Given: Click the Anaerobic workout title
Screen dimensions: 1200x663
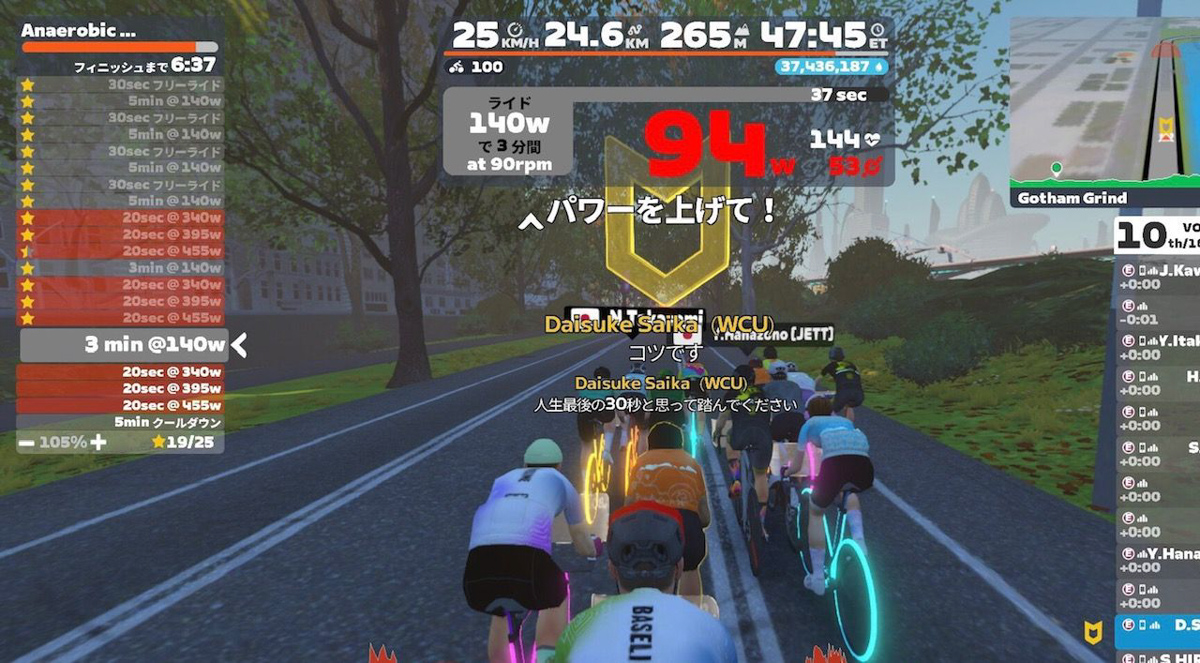Looking at the screenshot, I should (79, 31).
